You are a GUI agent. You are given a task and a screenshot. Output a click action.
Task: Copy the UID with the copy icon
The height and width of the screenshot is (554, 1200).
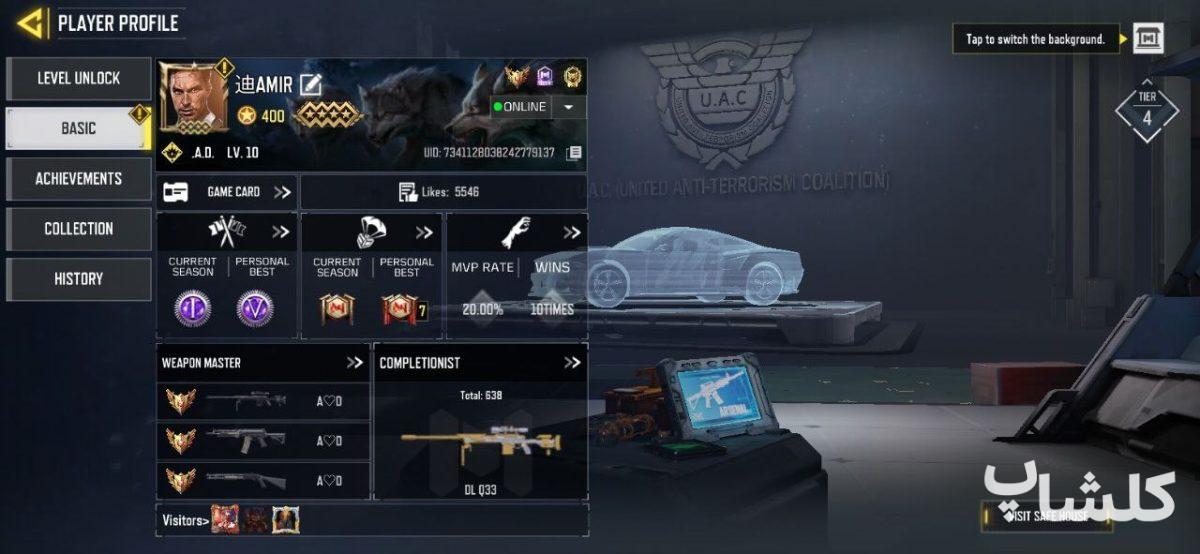point(574,153)
